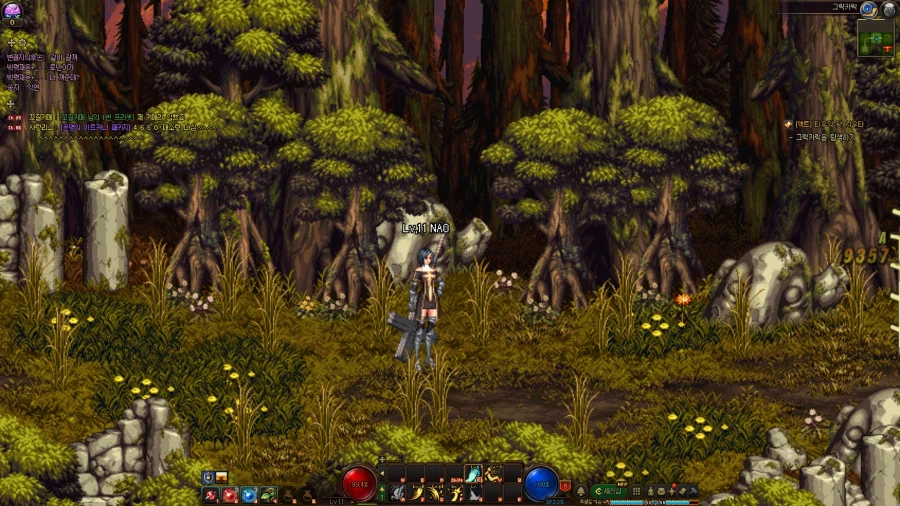Use the blue potion quick slot
The width and height of the screenshot is (900, 506).
pos(249,494)
